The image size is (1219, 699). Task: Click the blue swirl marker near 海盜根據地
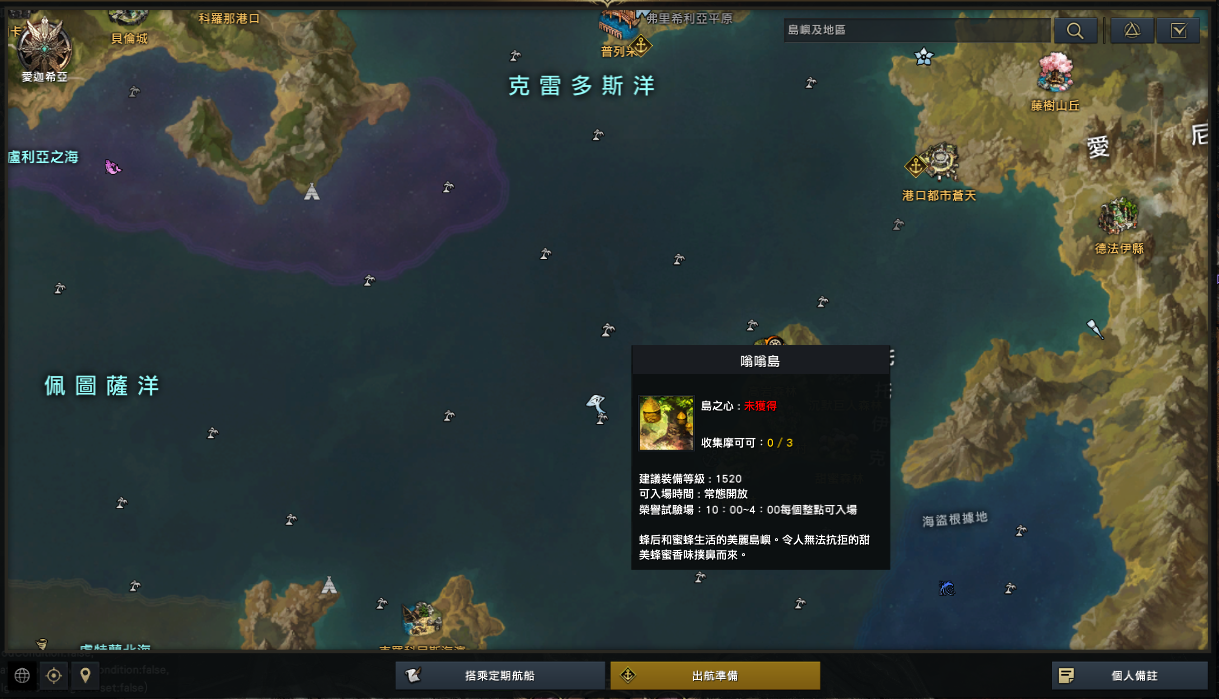pos(947,588)
